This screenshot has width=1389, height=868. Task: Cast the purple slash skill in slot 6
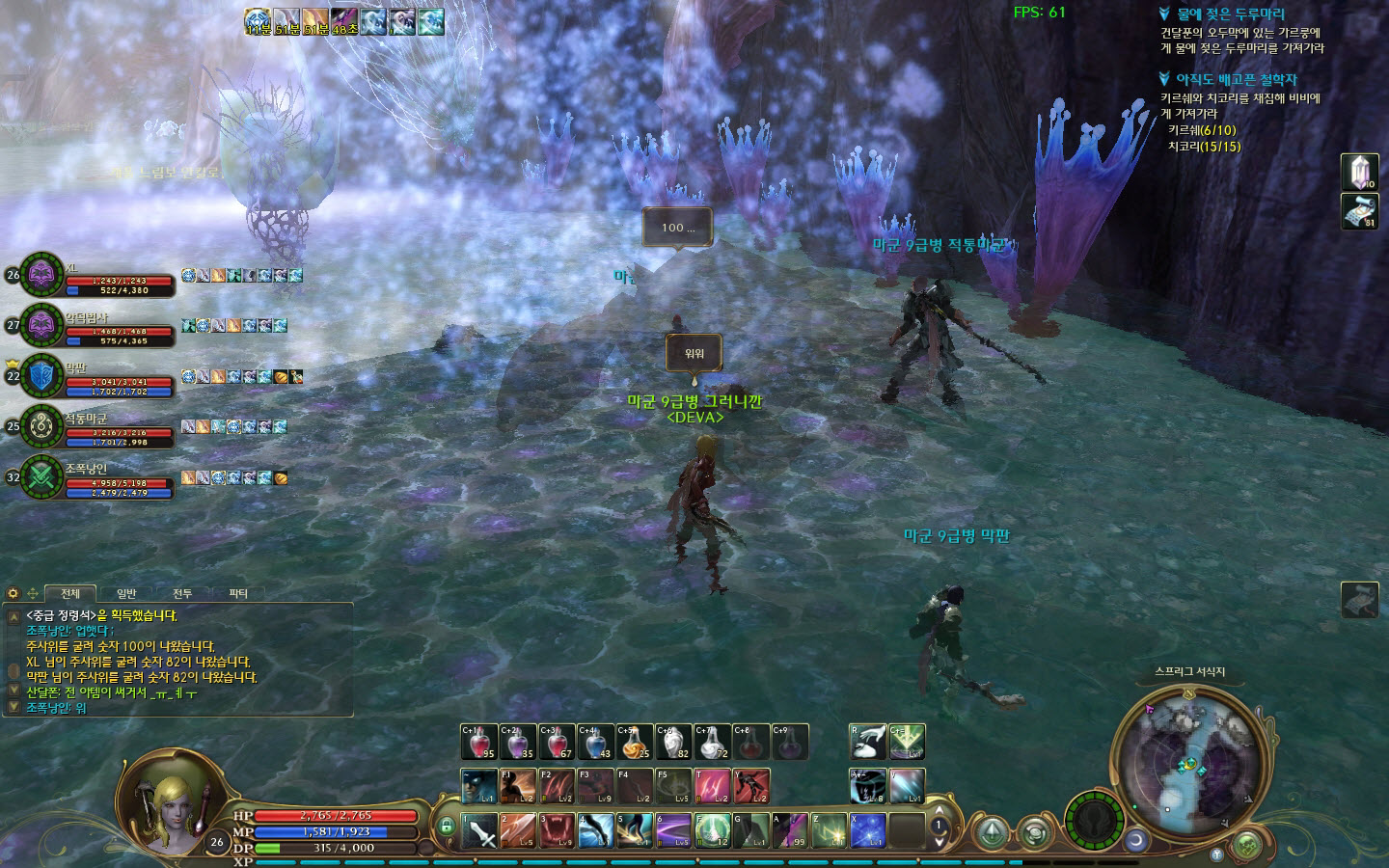pos(672,831)
